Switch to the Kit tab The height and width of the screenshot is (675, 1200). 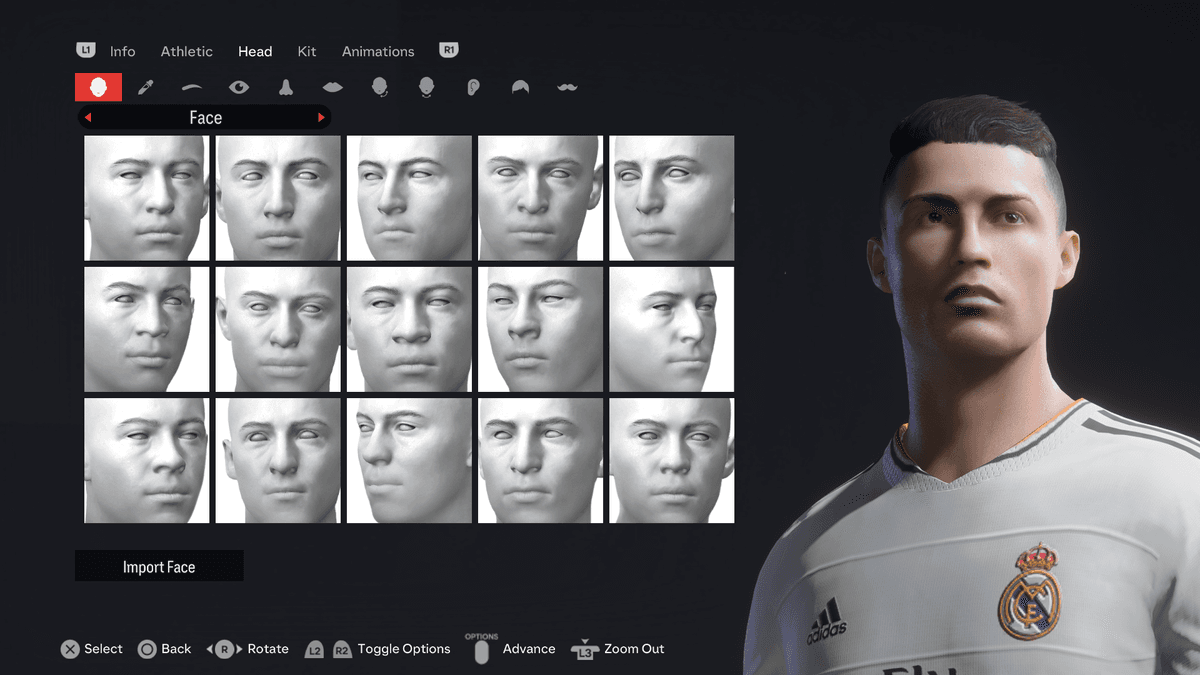click(x=307, y=51)
